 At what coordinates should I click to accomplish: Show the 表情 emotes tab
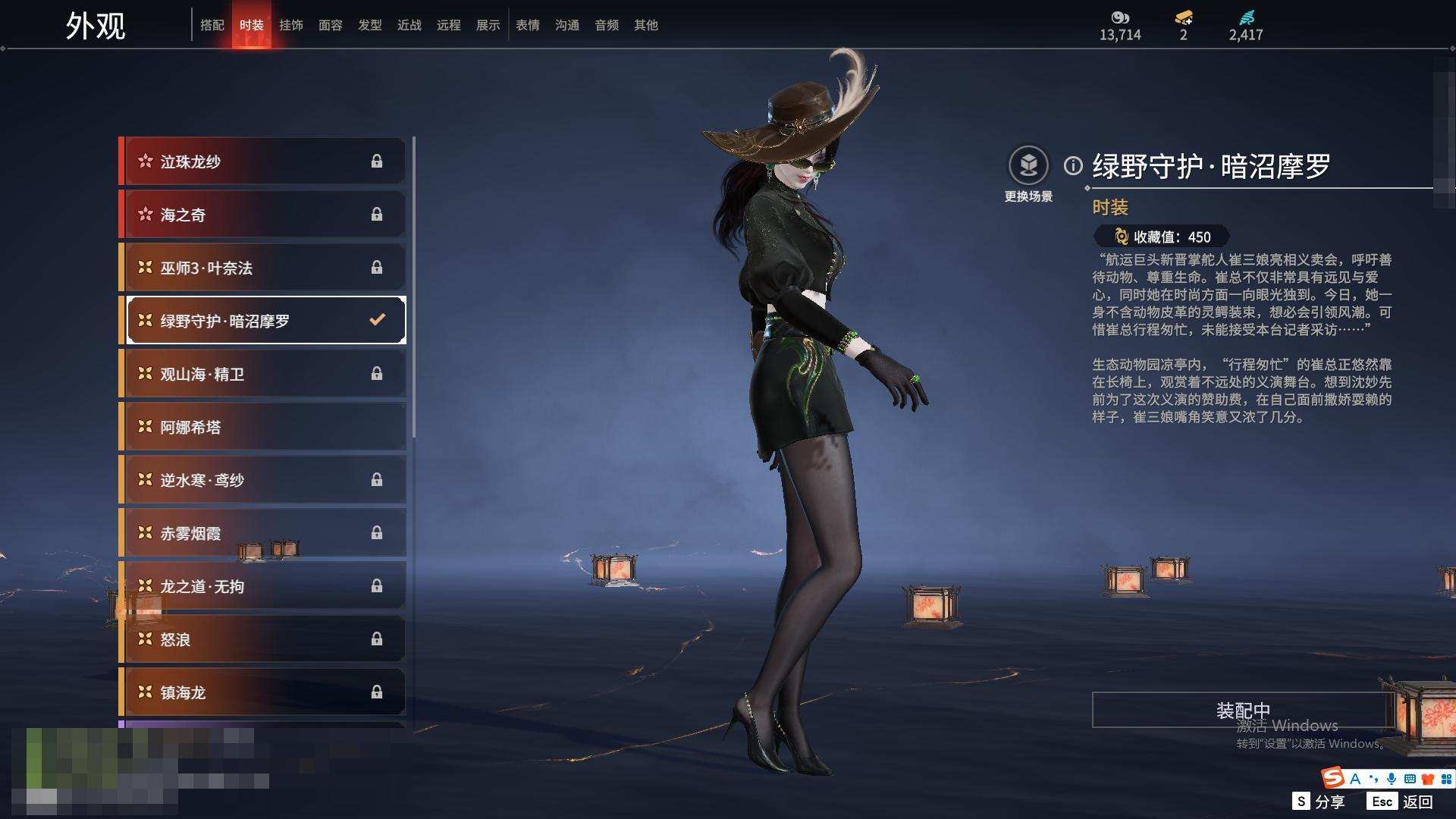coord(528,25)
